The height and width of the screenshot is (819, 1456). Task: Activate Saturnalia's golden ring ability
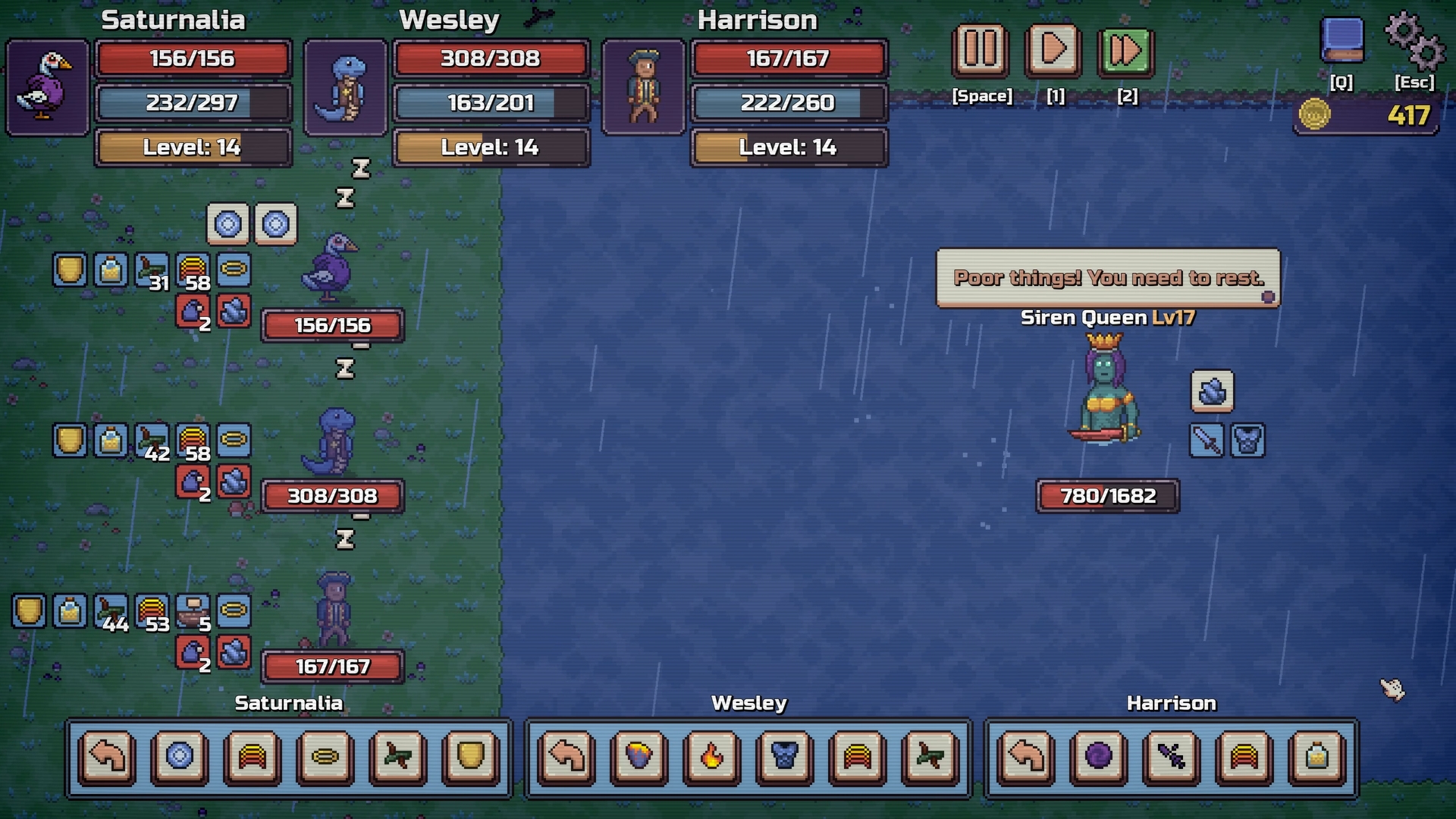point(326,756)
